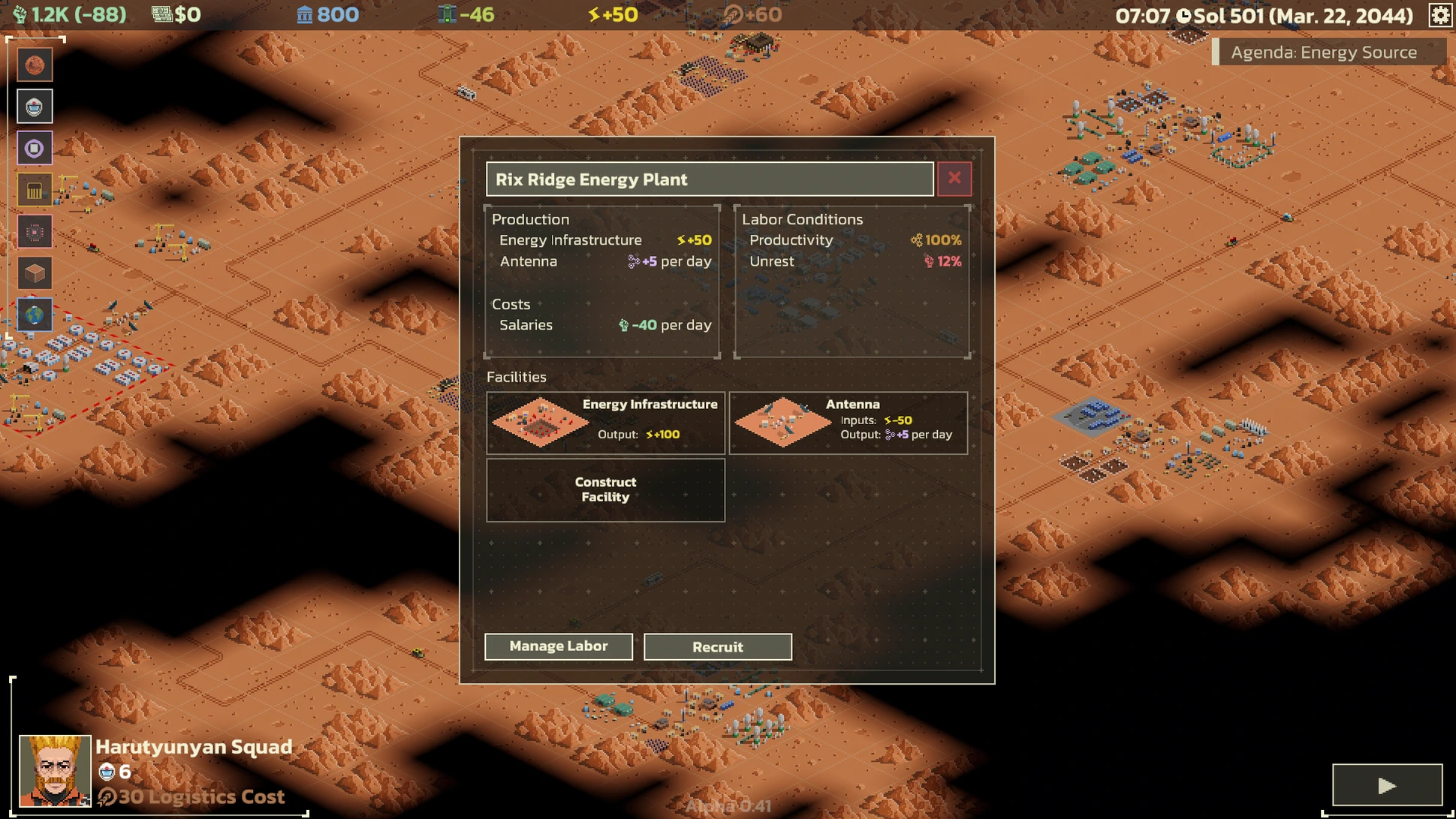Edit the Rix Ridge Energy Plant name field
Screen dimensions: 1456x819
click(709, 179)
